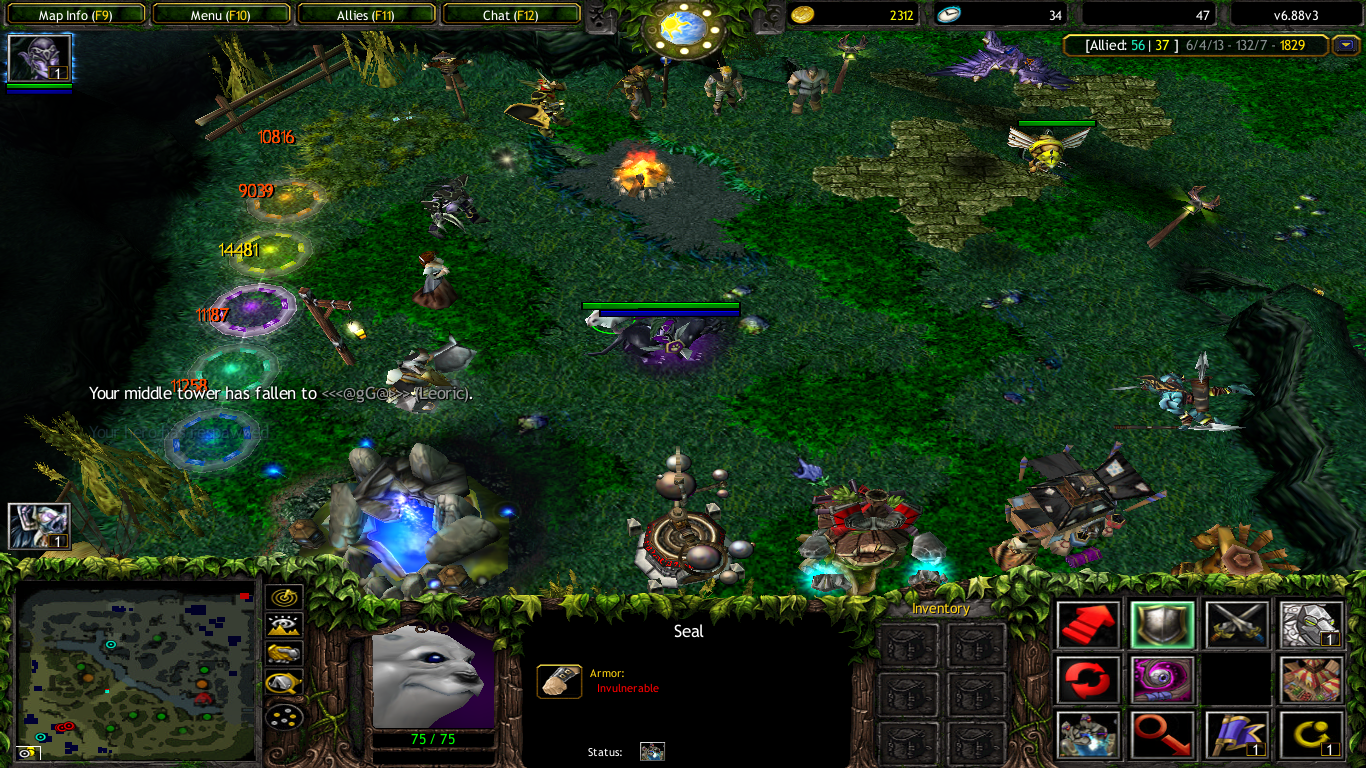Open the striped marketplace tent icon

point(1311,680)
